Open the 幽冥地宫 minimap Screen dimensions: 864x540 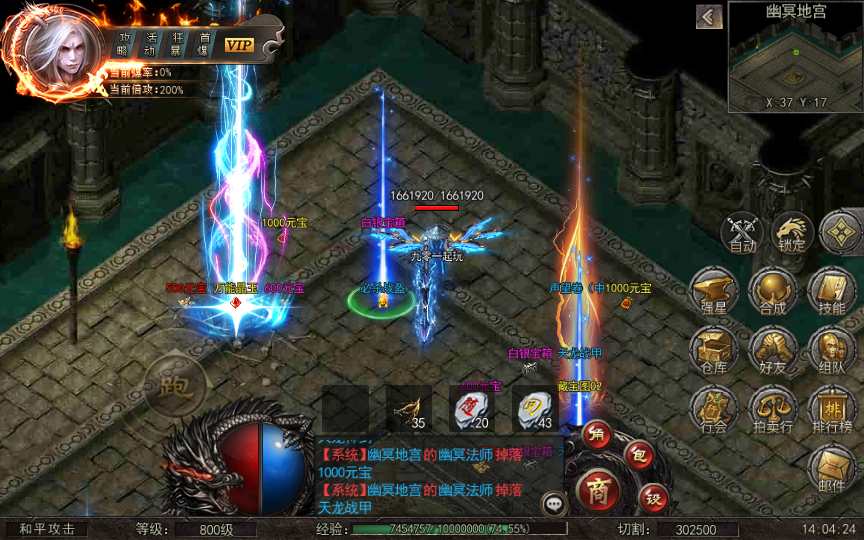795,57
